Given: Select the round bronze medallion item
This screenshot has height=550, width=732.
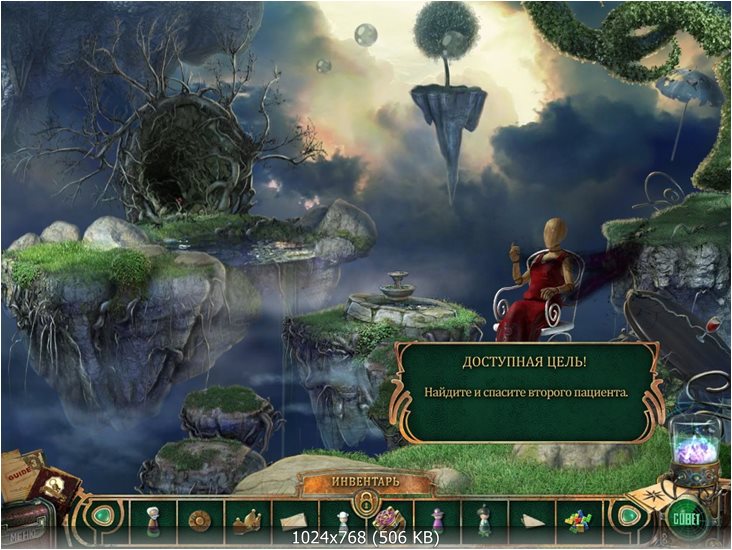Looking at the screenshot, I should (x=200, y=518).
